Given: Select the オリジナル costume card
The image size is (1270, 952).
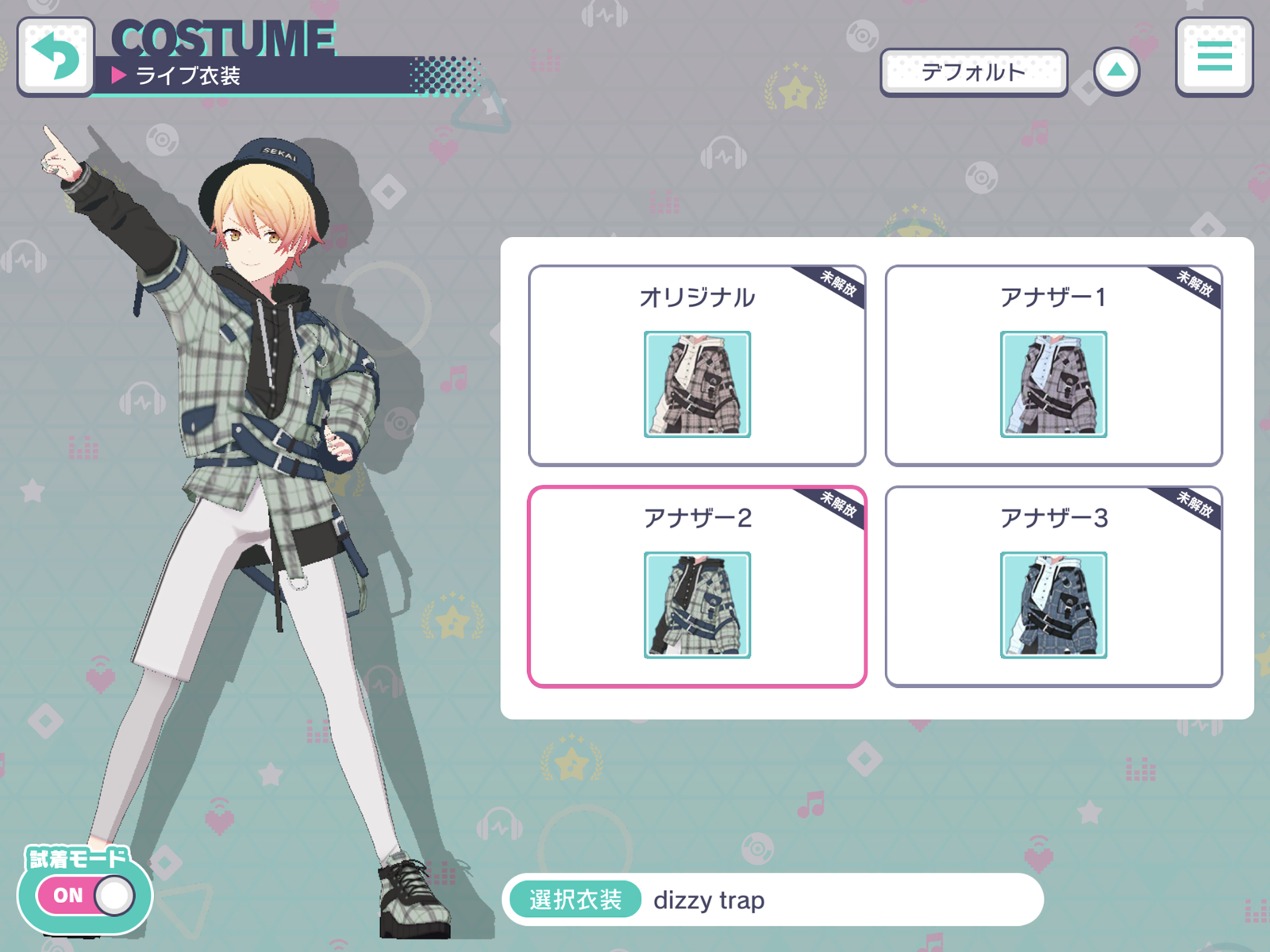Looking at the screenshot, I should 697,364.
